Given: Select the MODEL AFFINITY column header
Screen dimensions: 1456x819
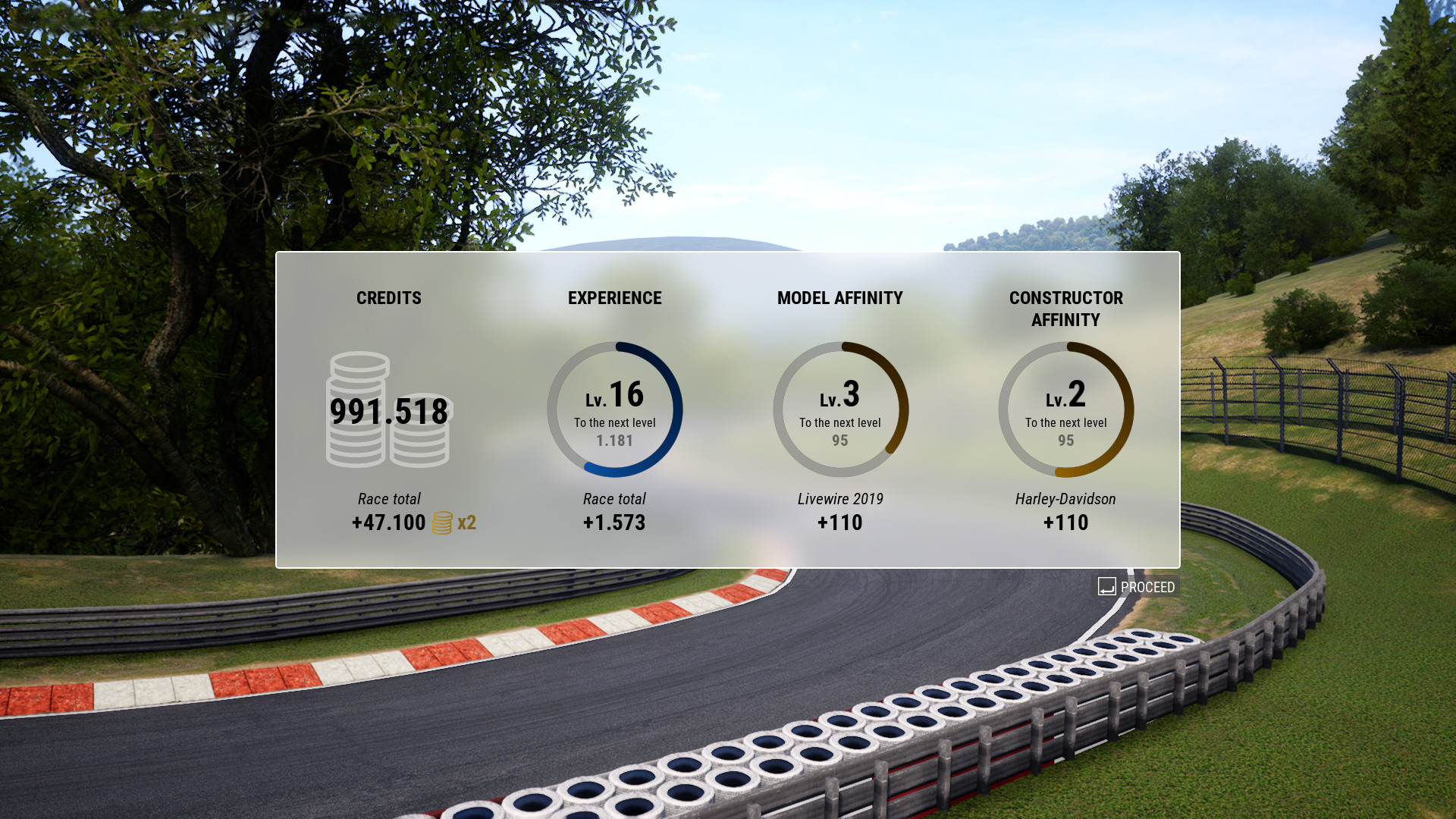Looking at the screenshot, I should click(839, 298).
